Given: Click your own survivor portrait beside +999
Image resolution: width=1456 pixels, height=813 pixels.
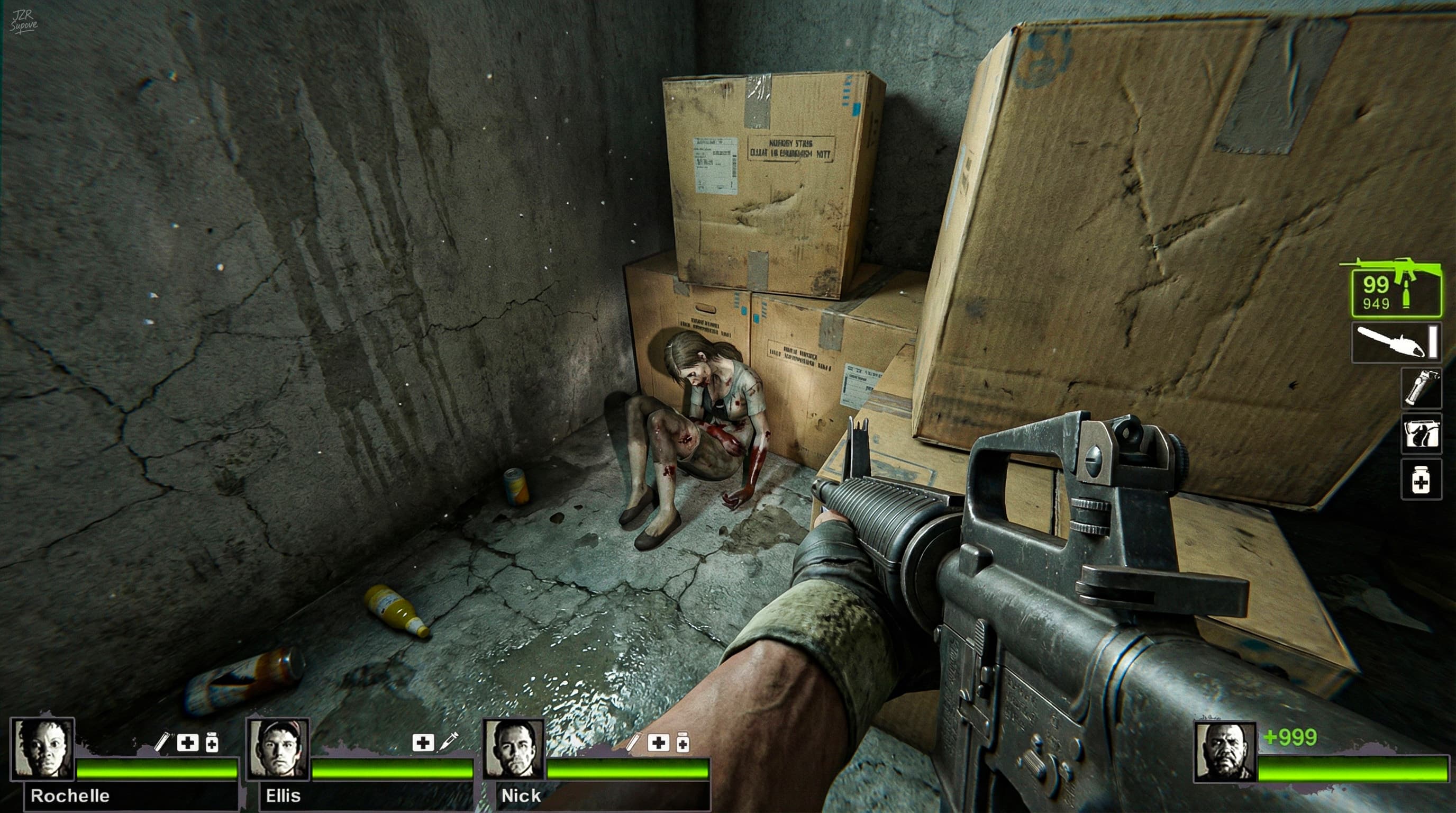Looking at the screenshot, I should pos(1225,752).
